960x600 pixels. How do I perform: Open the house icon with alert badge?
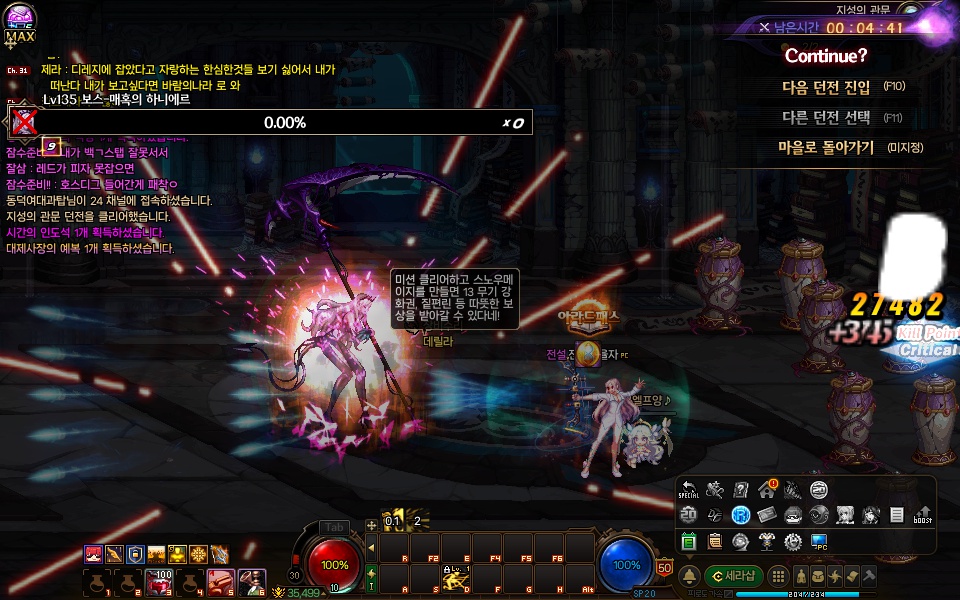click(x=767, y=489)
